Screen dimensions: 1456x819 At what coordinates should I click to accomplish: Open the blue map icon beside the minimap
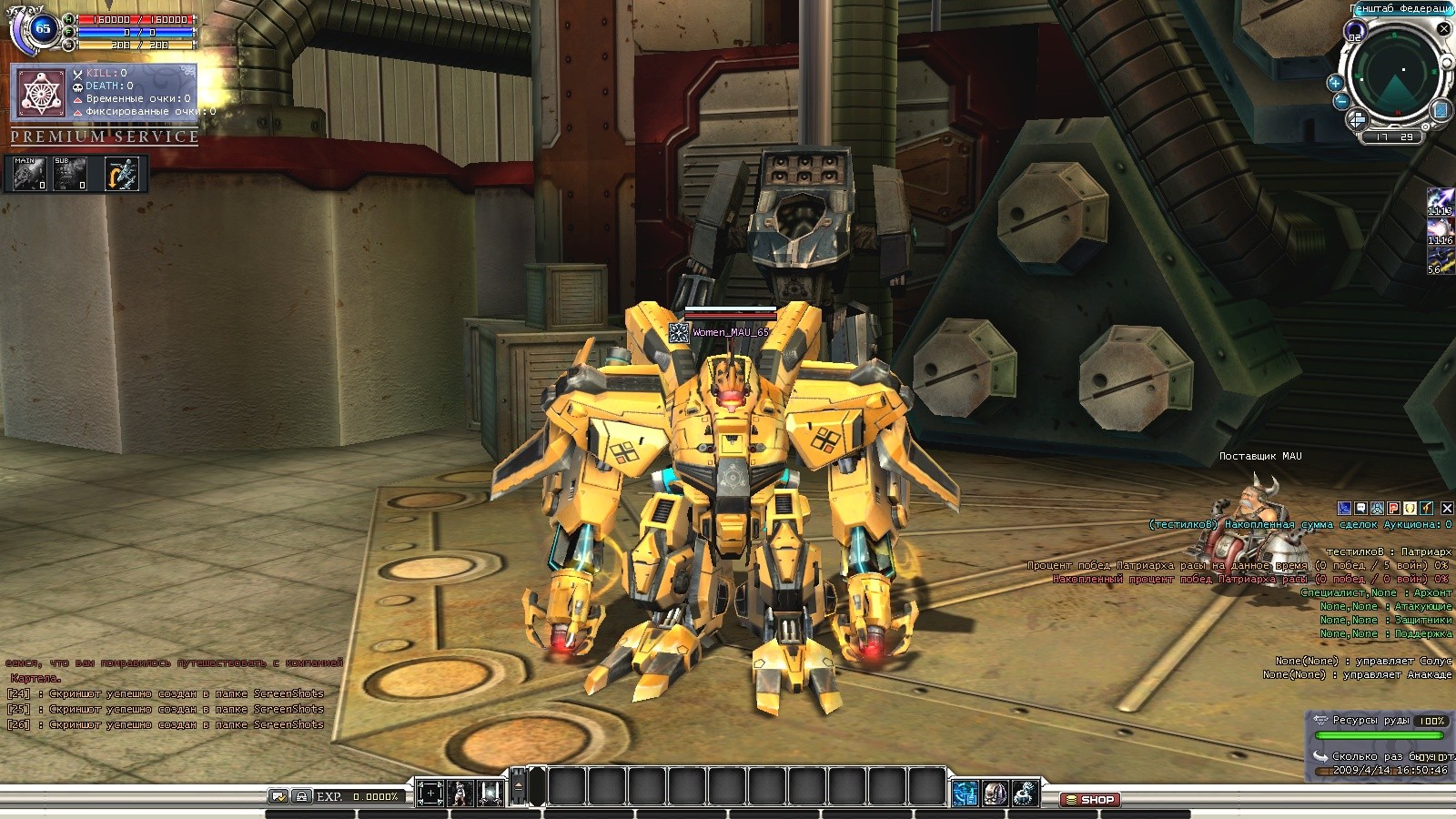click(x=1440, y=111)
